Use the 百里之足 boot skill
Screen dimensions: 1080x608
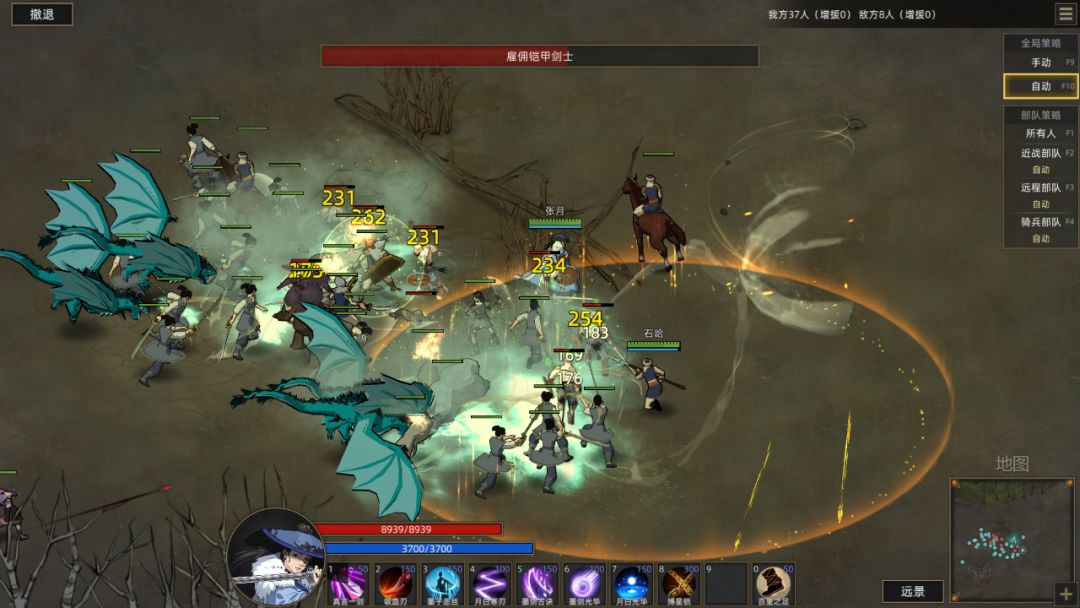(x=773, y=584)
